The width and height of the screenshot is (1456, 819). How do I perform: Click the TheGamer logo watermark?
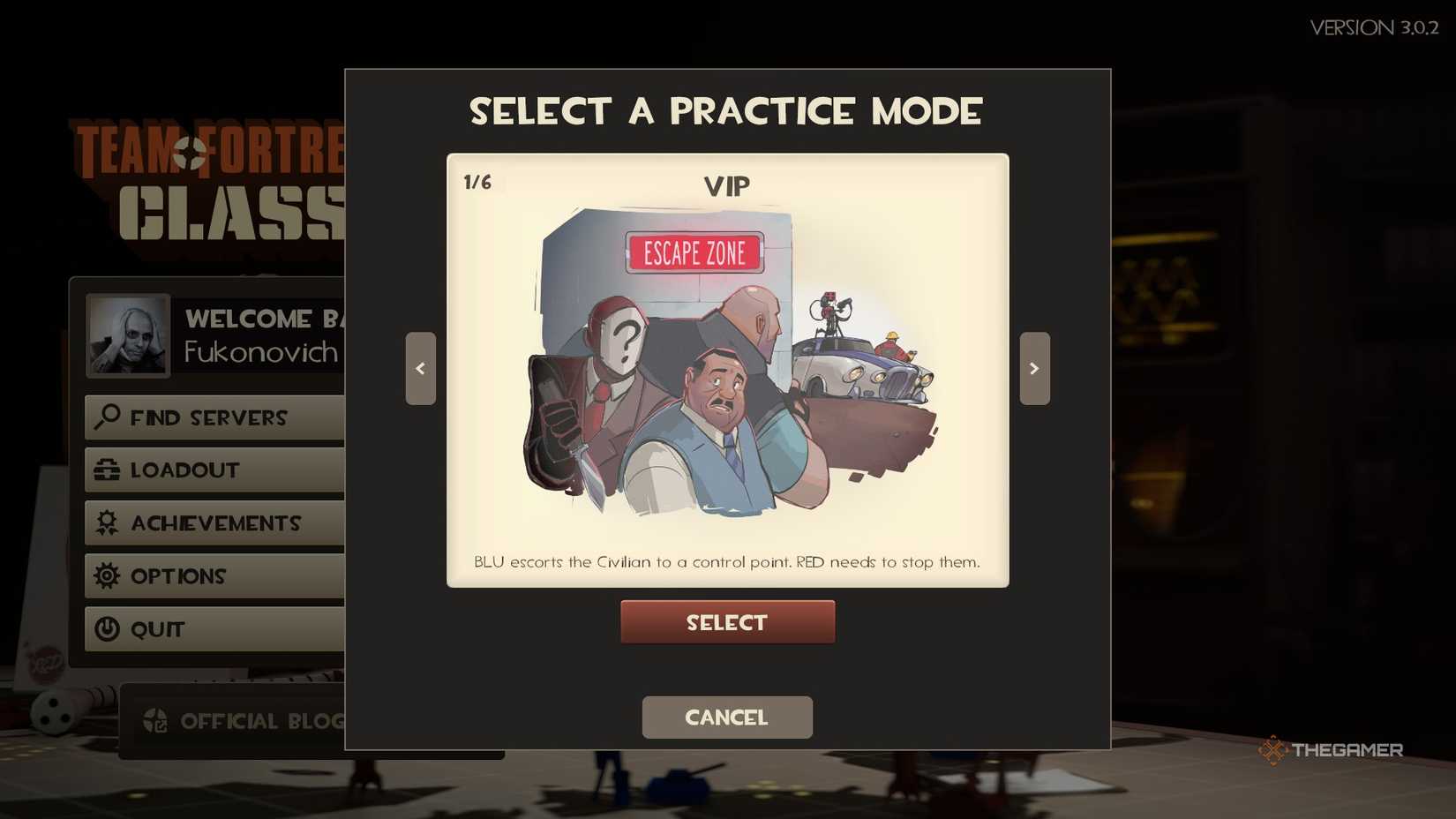tap(1333, 750)
